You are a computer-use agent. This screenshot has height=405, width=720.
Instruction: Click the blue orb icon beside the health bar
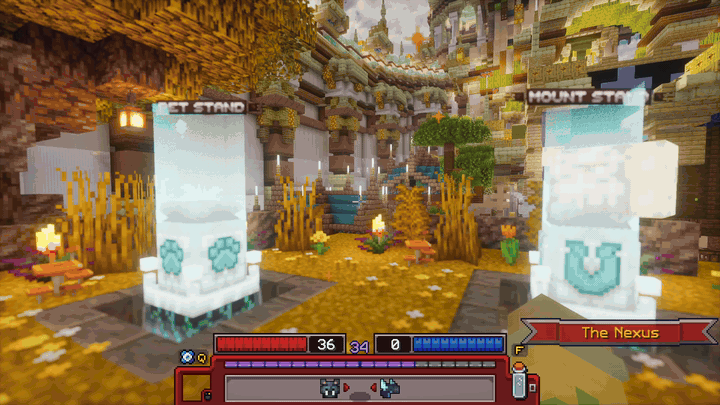tap(186, 355)
